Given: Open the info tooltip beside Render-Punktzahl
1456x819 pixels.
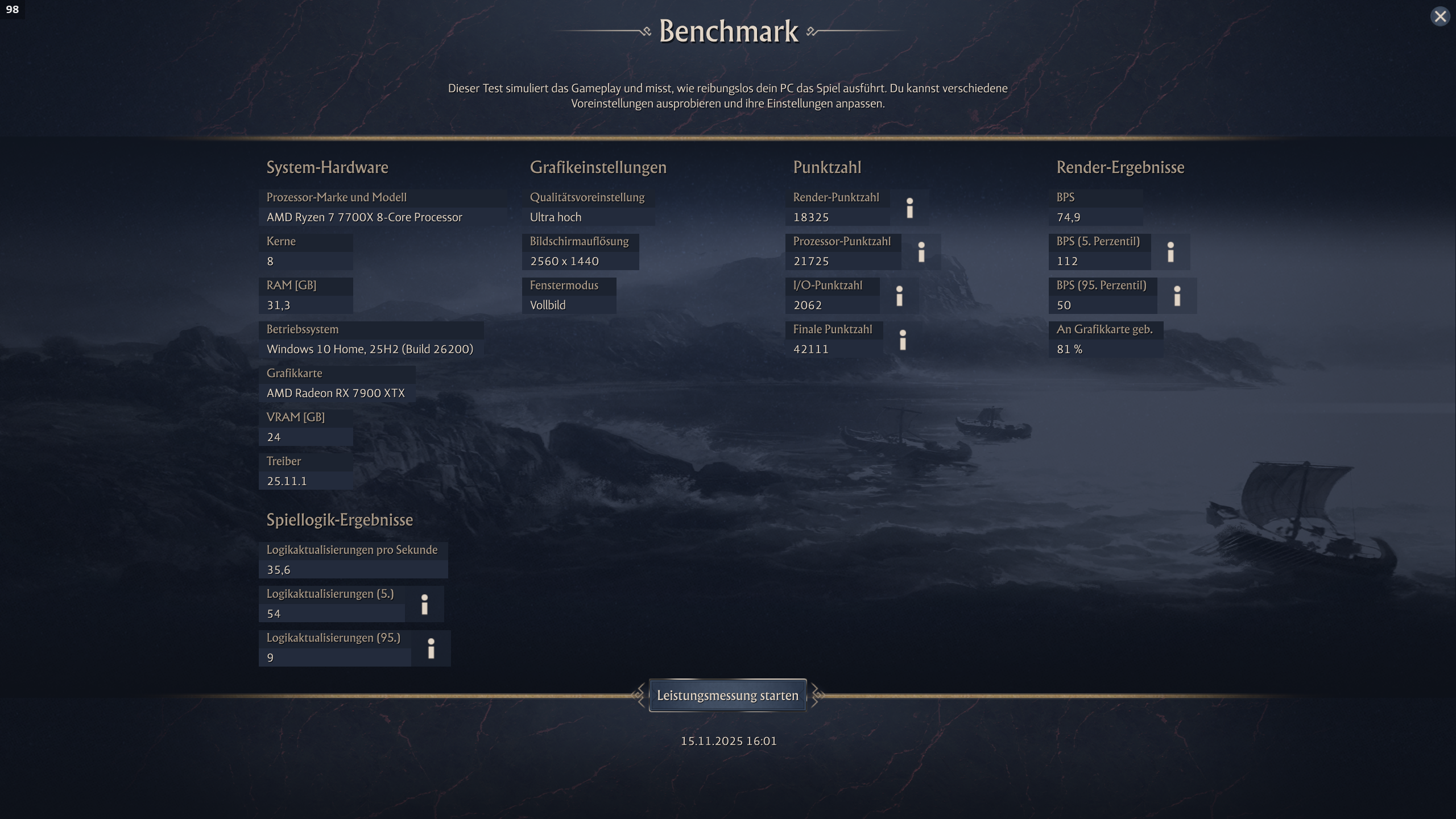Looking at the screenshot, I should coord(910,208).
